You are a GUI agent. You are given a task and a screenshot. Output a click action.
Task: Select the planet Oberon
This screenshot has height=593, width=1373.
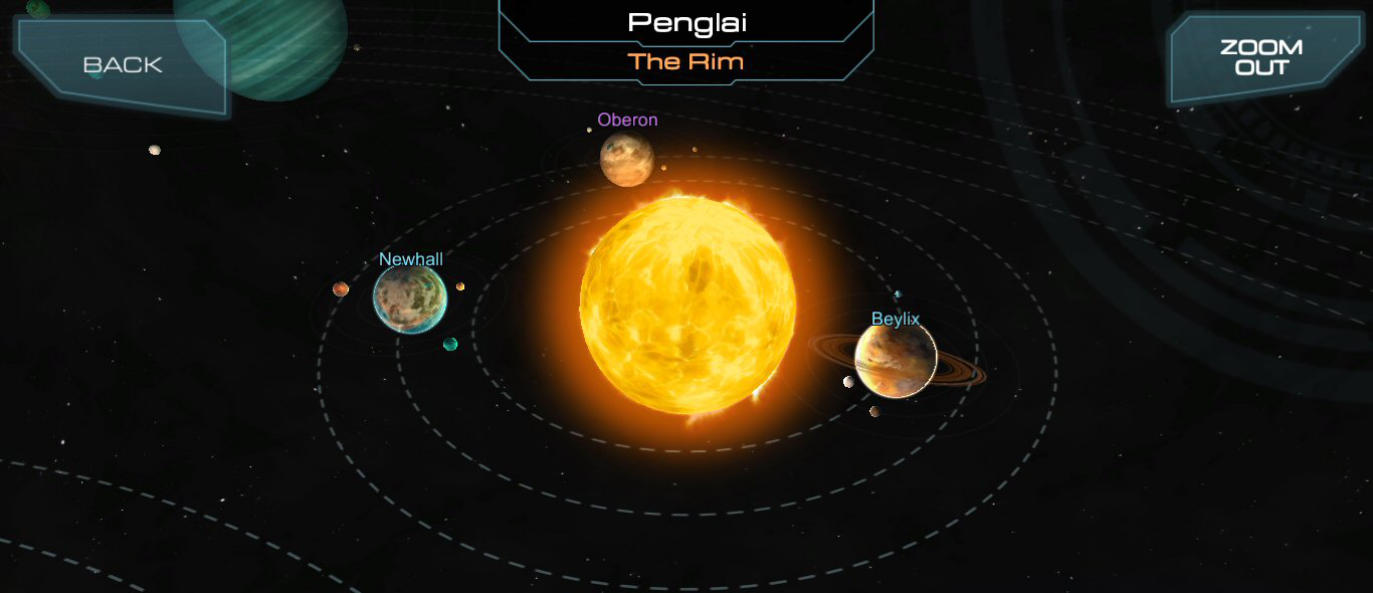pos(627,159)
